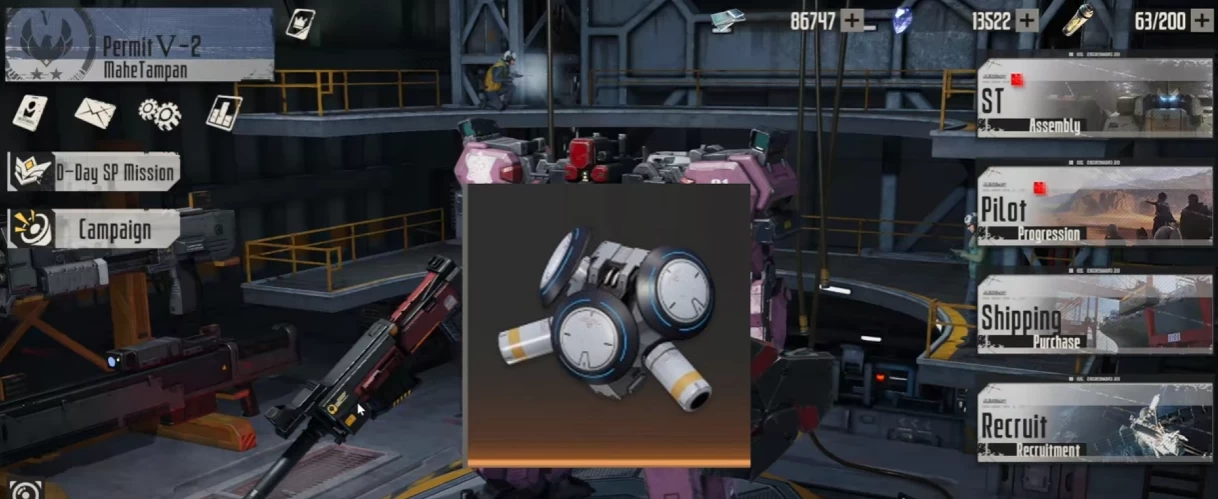
Task: Add more credits next to 86747
Action: (x=851, y=21)
